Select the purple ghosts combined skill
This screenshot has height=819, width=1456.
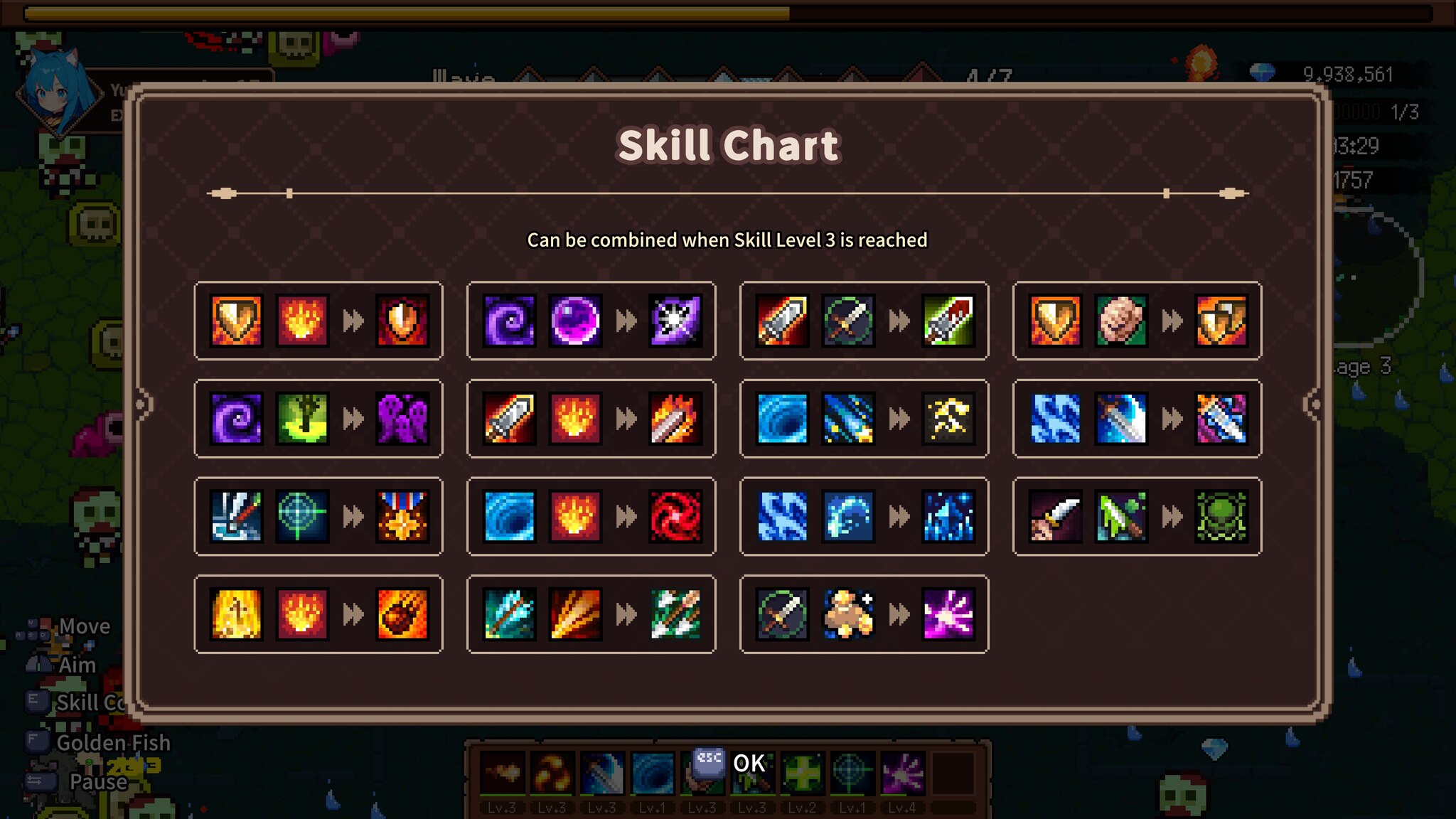pyautogui.click(x=402, y=418)
